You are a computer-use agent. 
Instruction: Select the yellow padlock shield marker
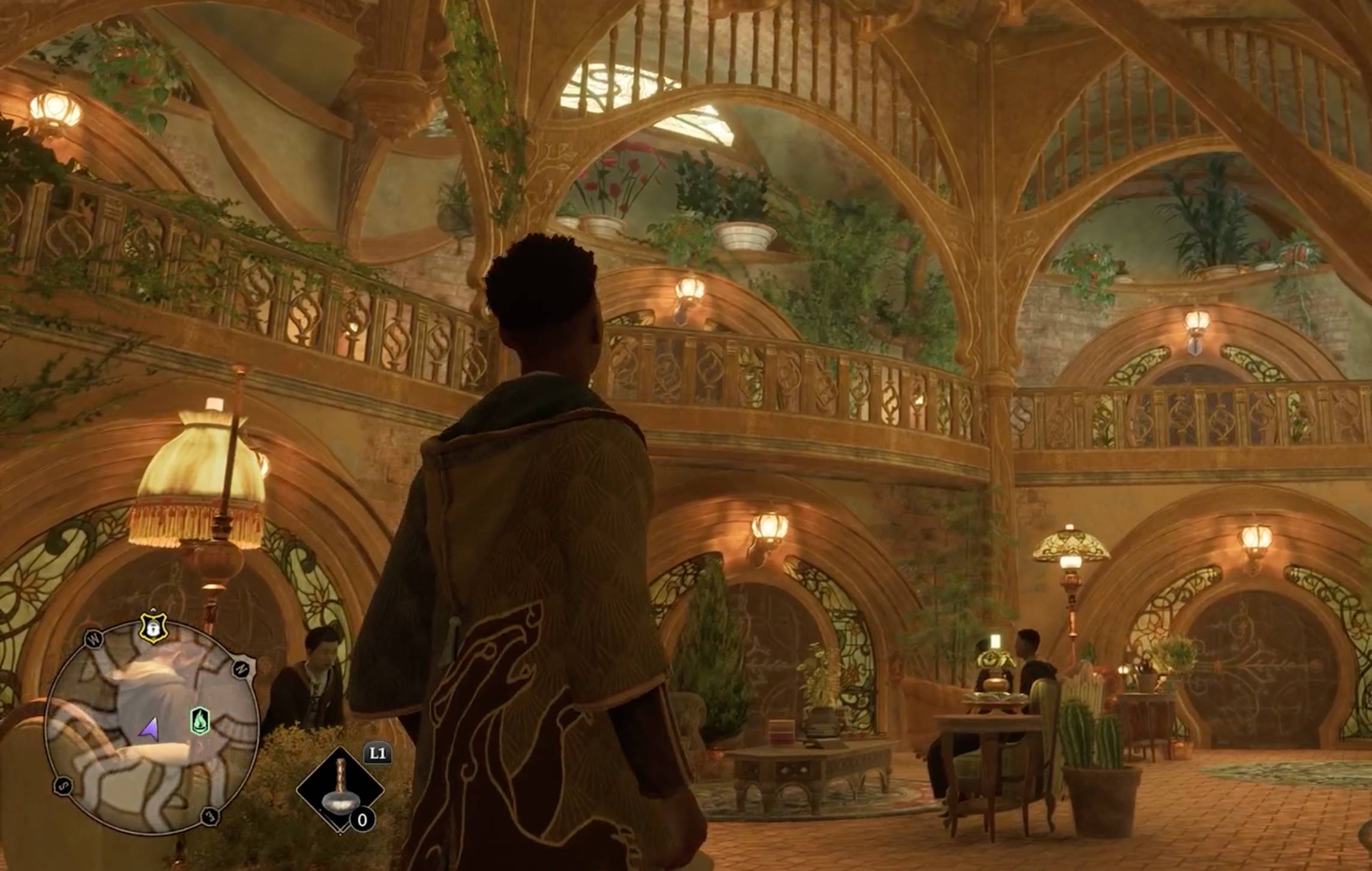point(154,628)
